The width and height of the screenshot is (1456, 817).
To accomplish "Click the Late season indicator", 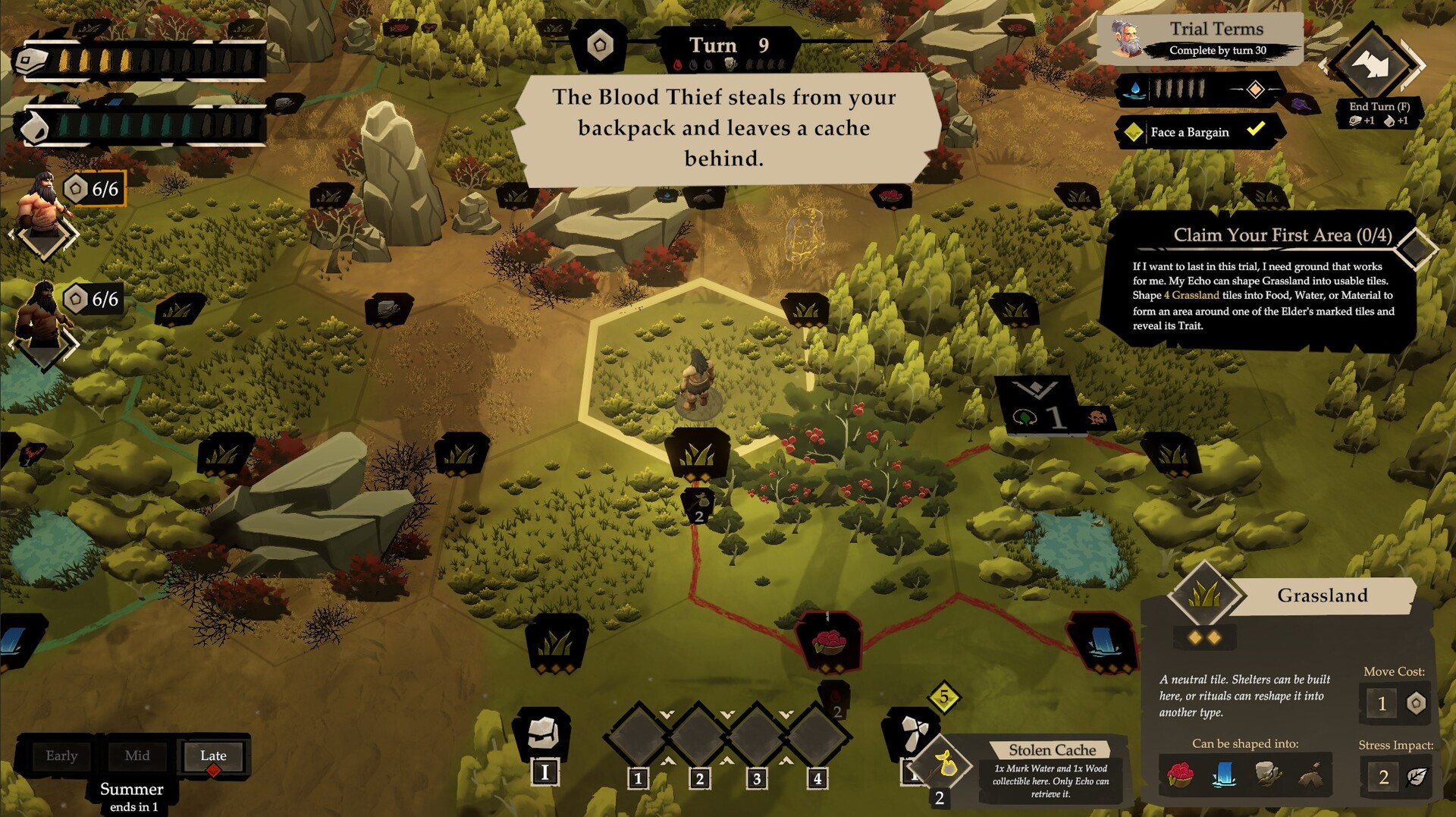I will [213, 756].
